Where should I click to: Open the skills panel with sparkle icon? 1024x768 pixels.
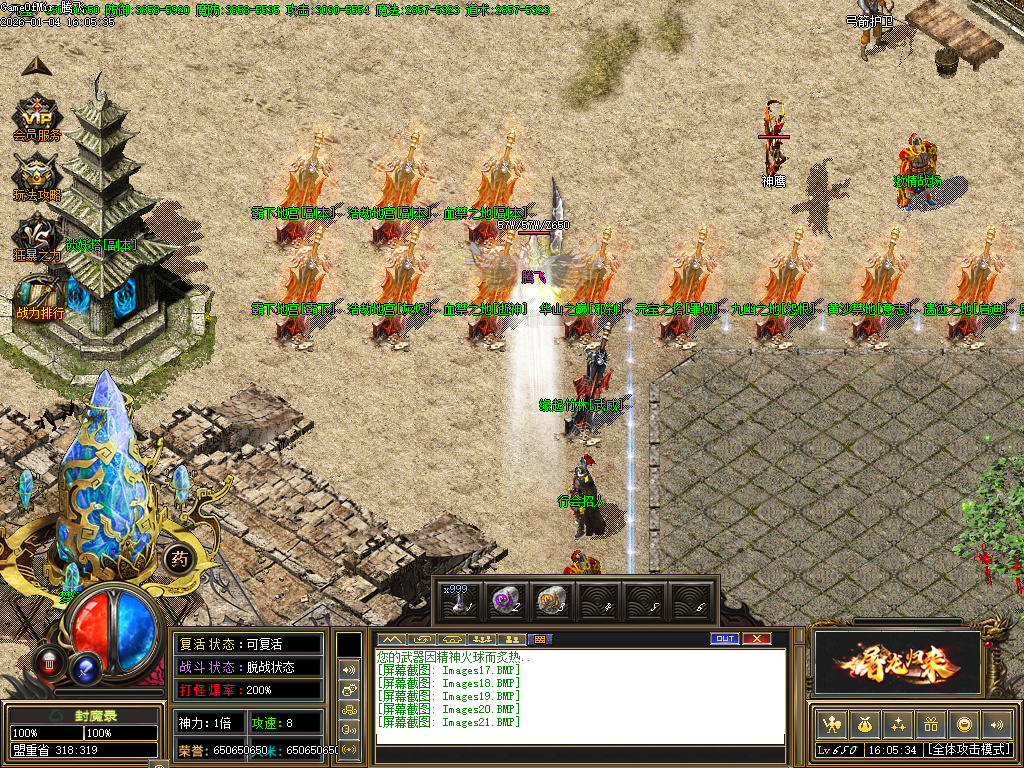pyautogui.click(x=897, y=724)
